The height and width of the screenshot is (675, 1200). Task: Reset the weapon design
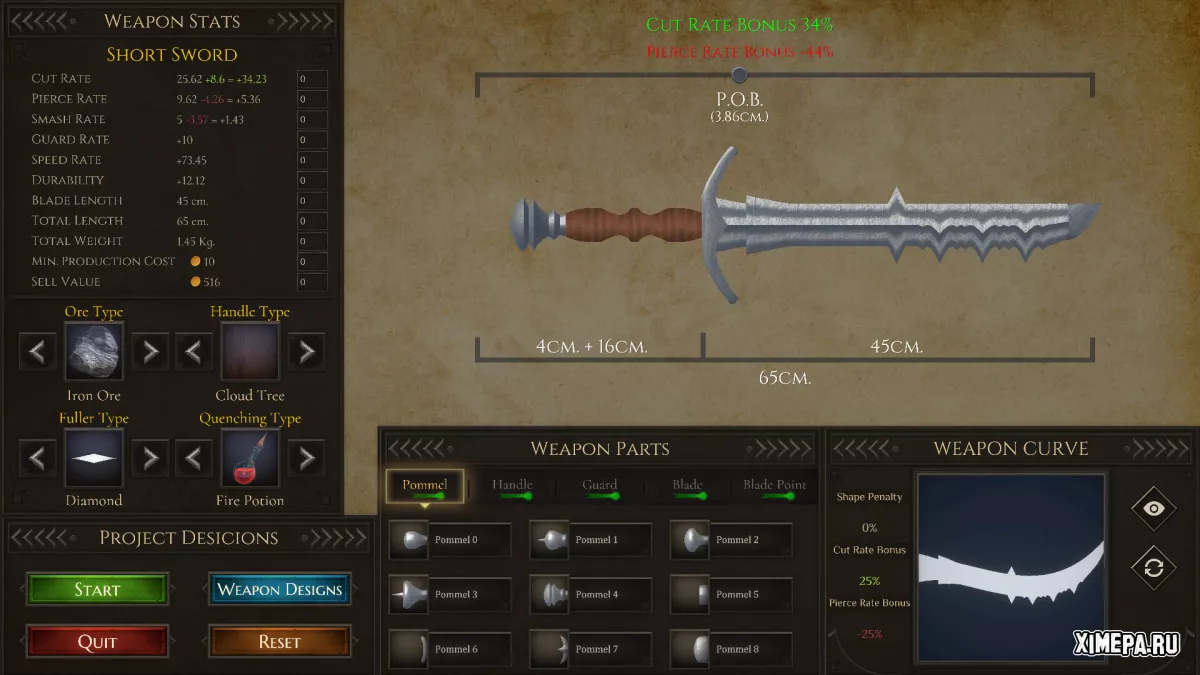pos(280,642)
